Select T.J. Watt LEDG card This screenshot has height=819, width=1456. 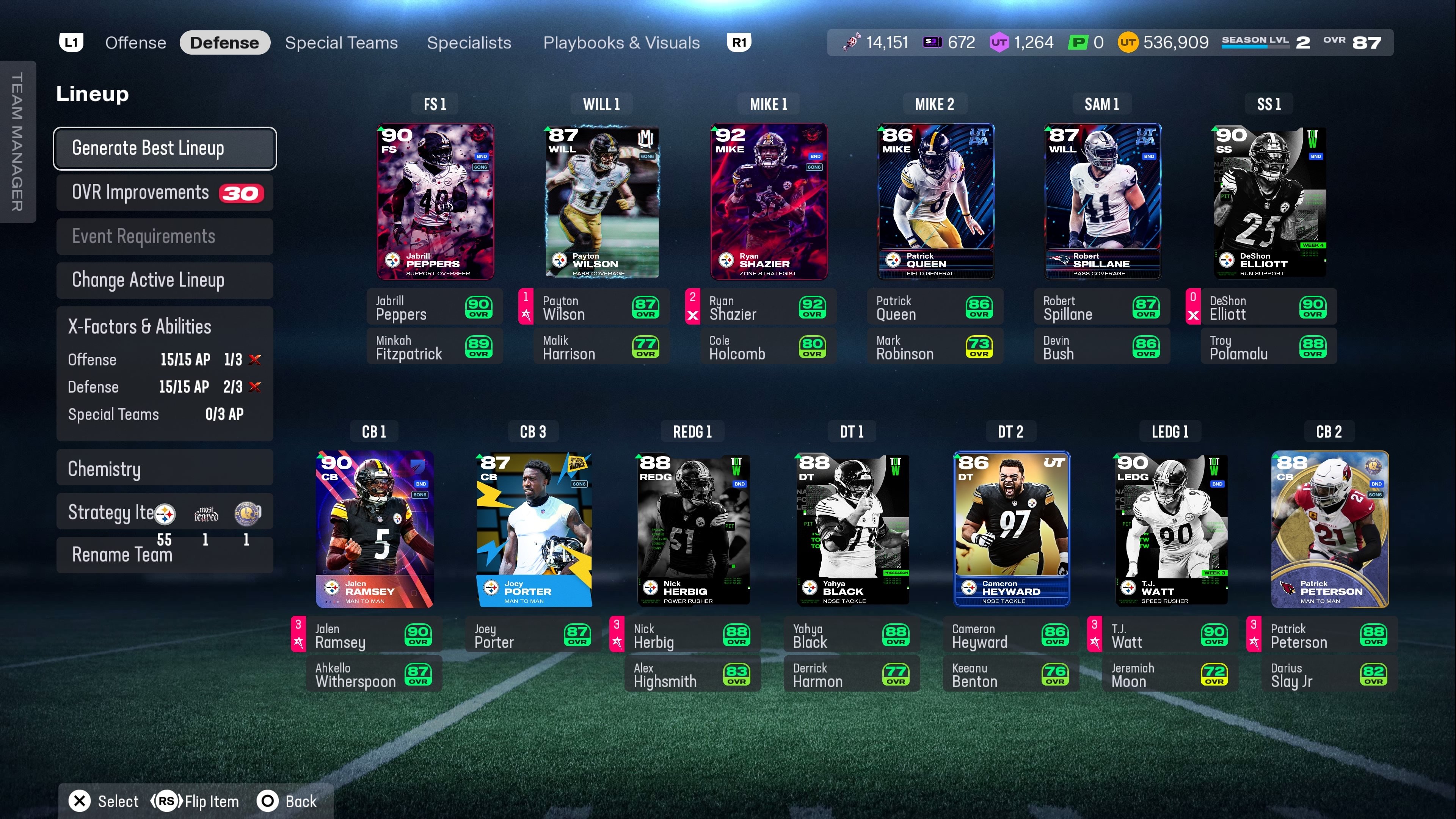coord(1170,529)
